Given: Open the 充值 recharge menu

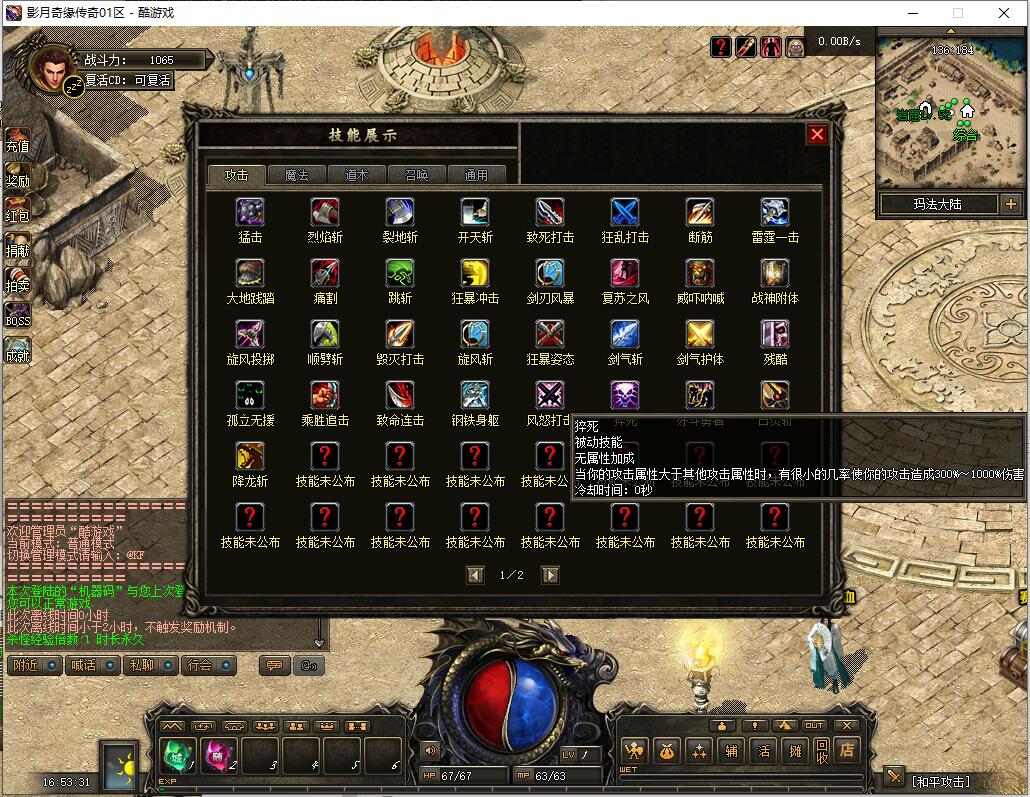Looking at the screenshot, I should click(x=18, y=141).
